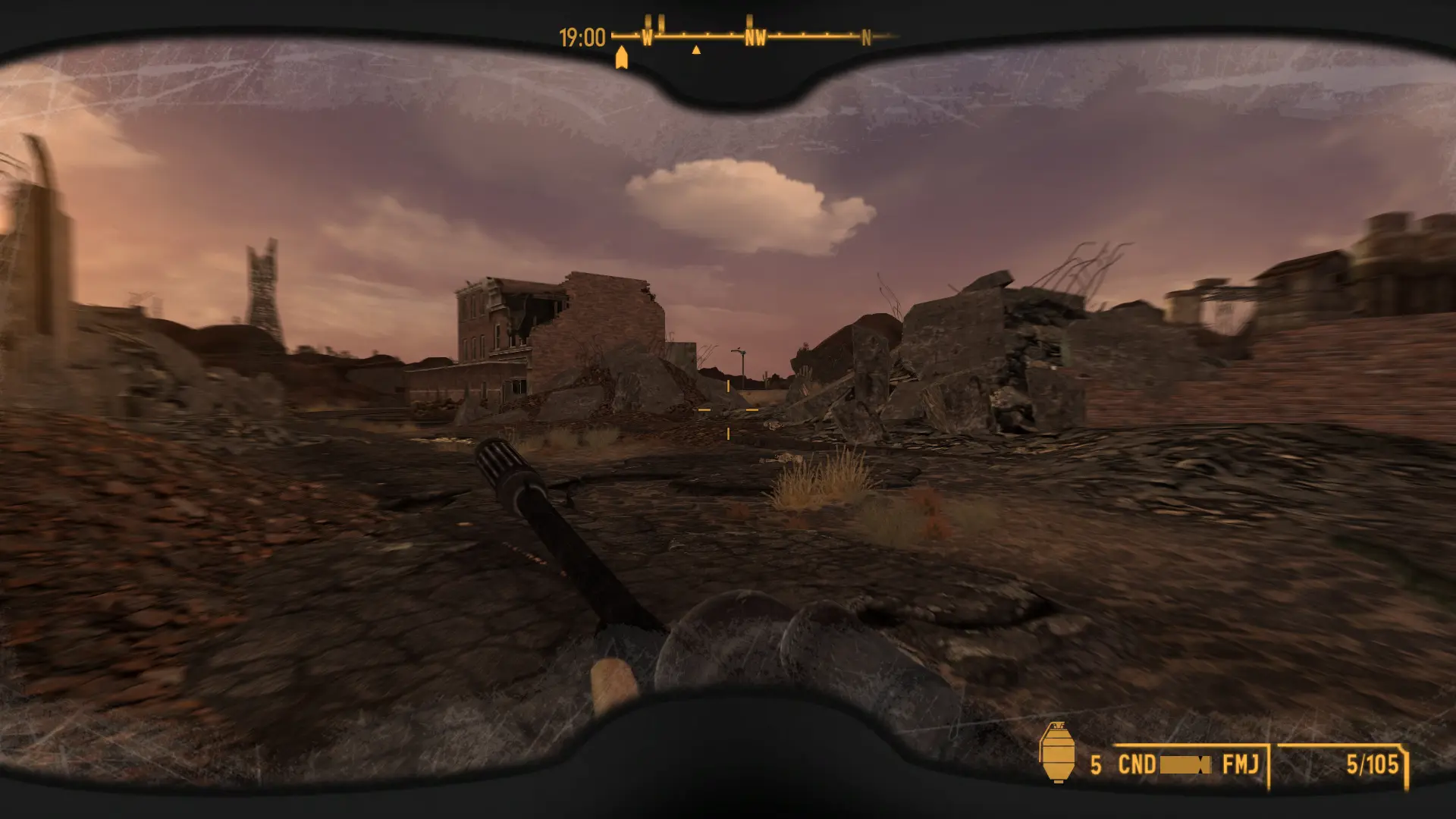Select the grenade icon in the HUD
This screenshot has width=1456, height=819.
pyautogui.click(x=1056, y=752)
